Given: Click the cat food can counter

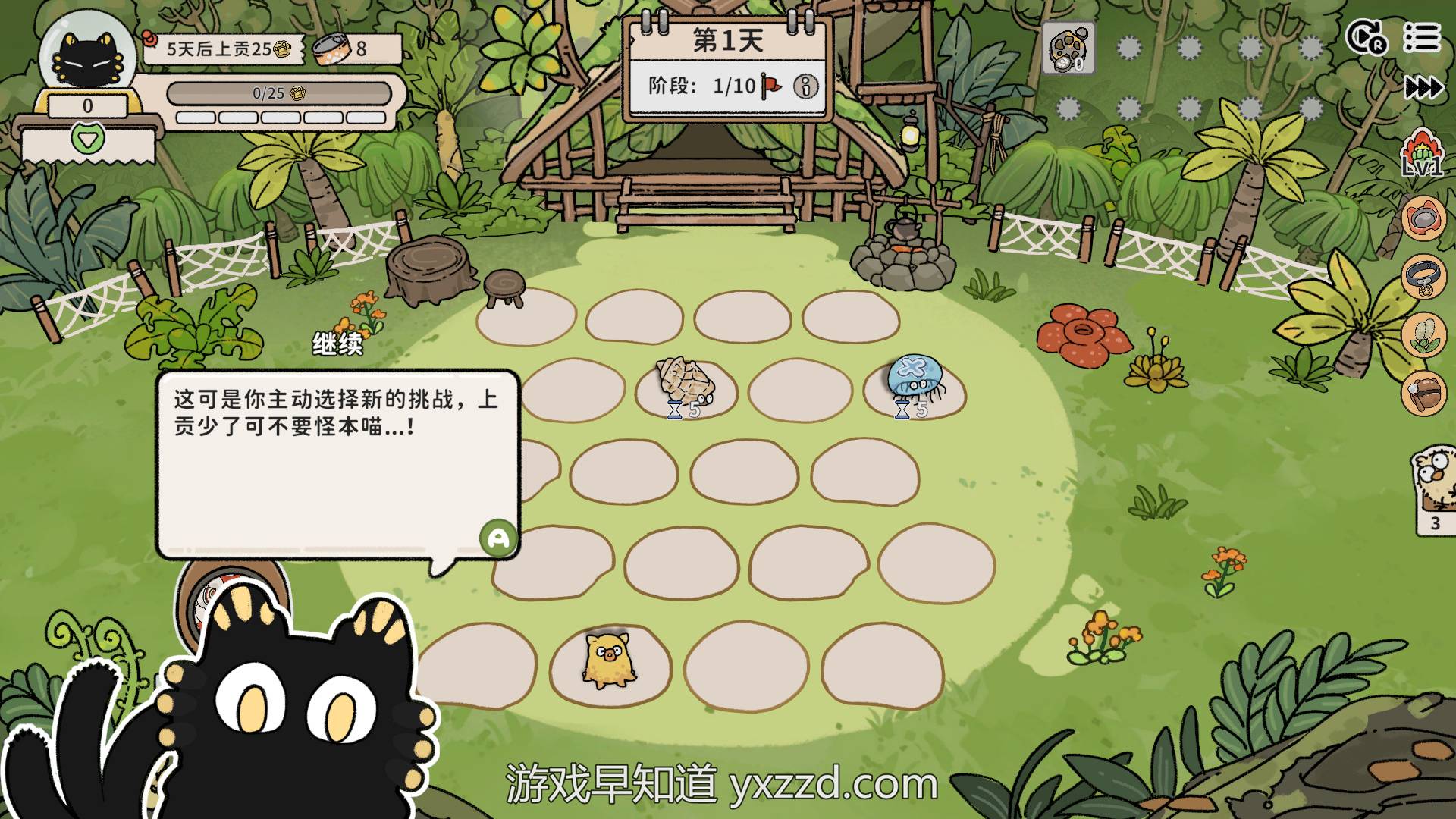Looking at the screenshot, I should (341, 49).
